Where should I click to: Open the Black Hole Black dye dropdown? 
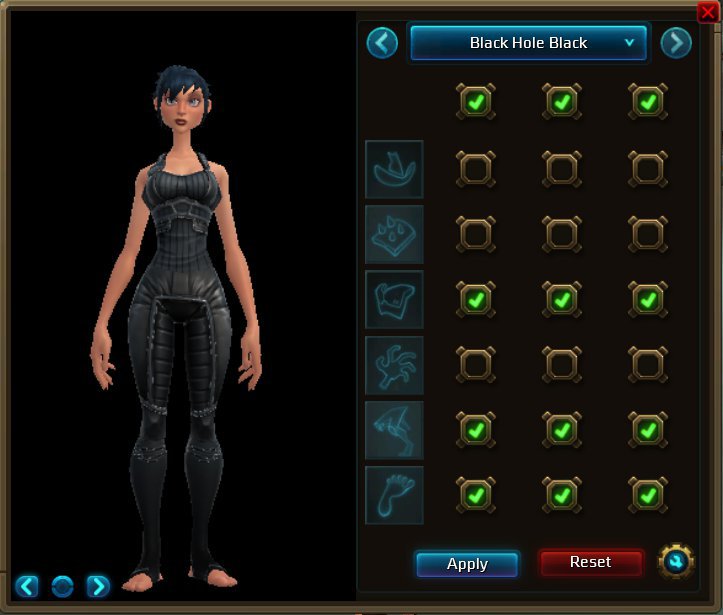[529, 43]
